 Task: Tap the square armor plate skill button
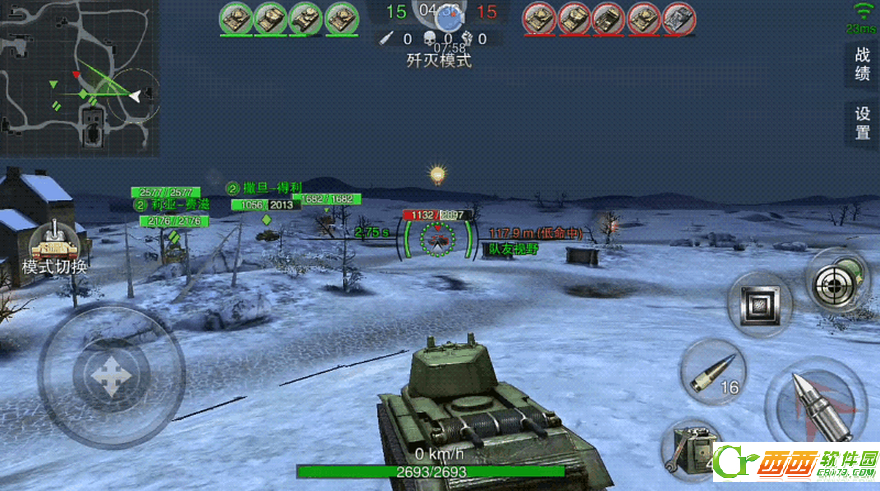click(x=759, y=304)
